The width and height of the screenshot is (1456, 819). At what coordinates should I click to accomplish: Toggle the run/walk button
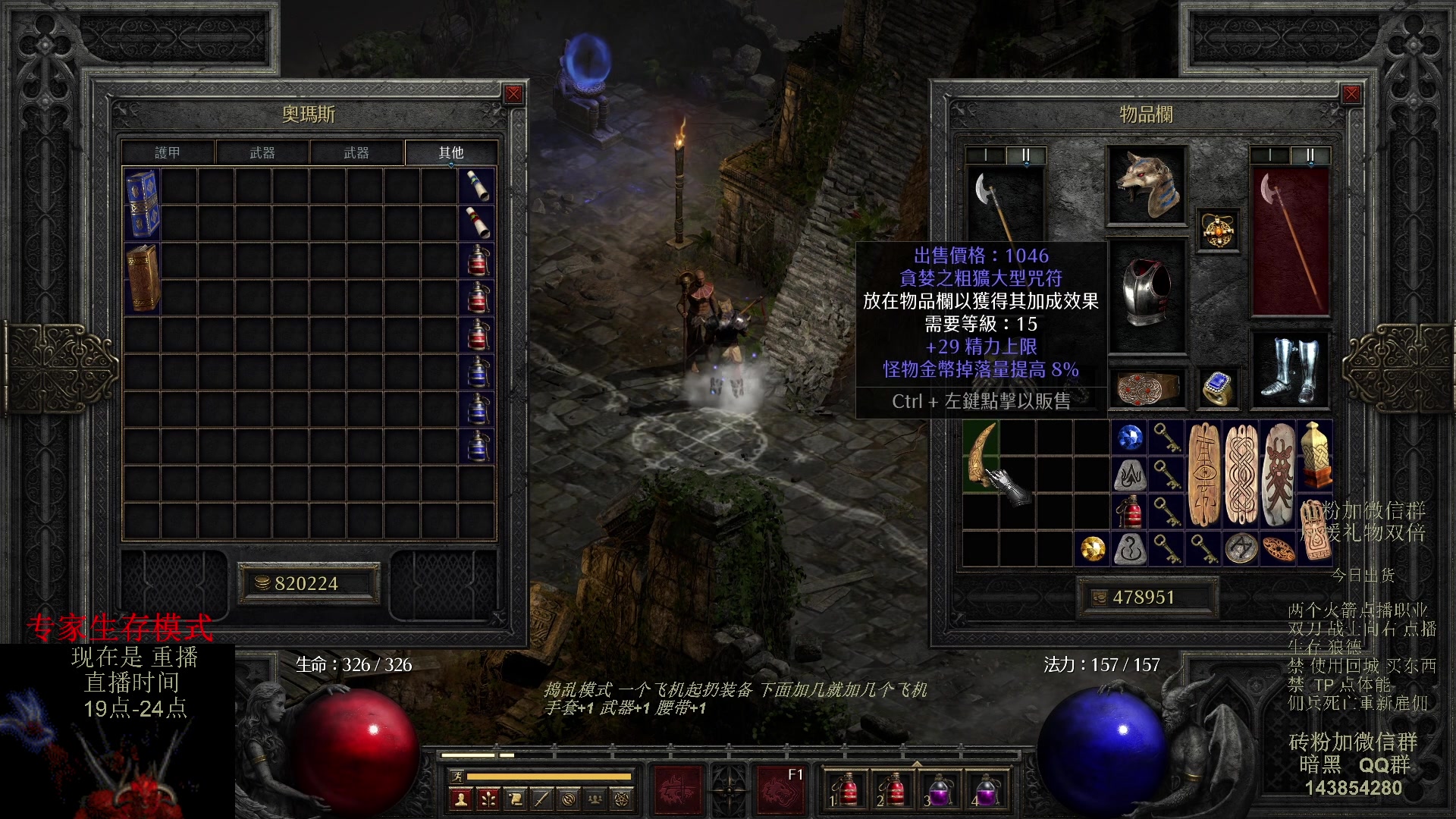pyautogui.click(x=456, y=776)
